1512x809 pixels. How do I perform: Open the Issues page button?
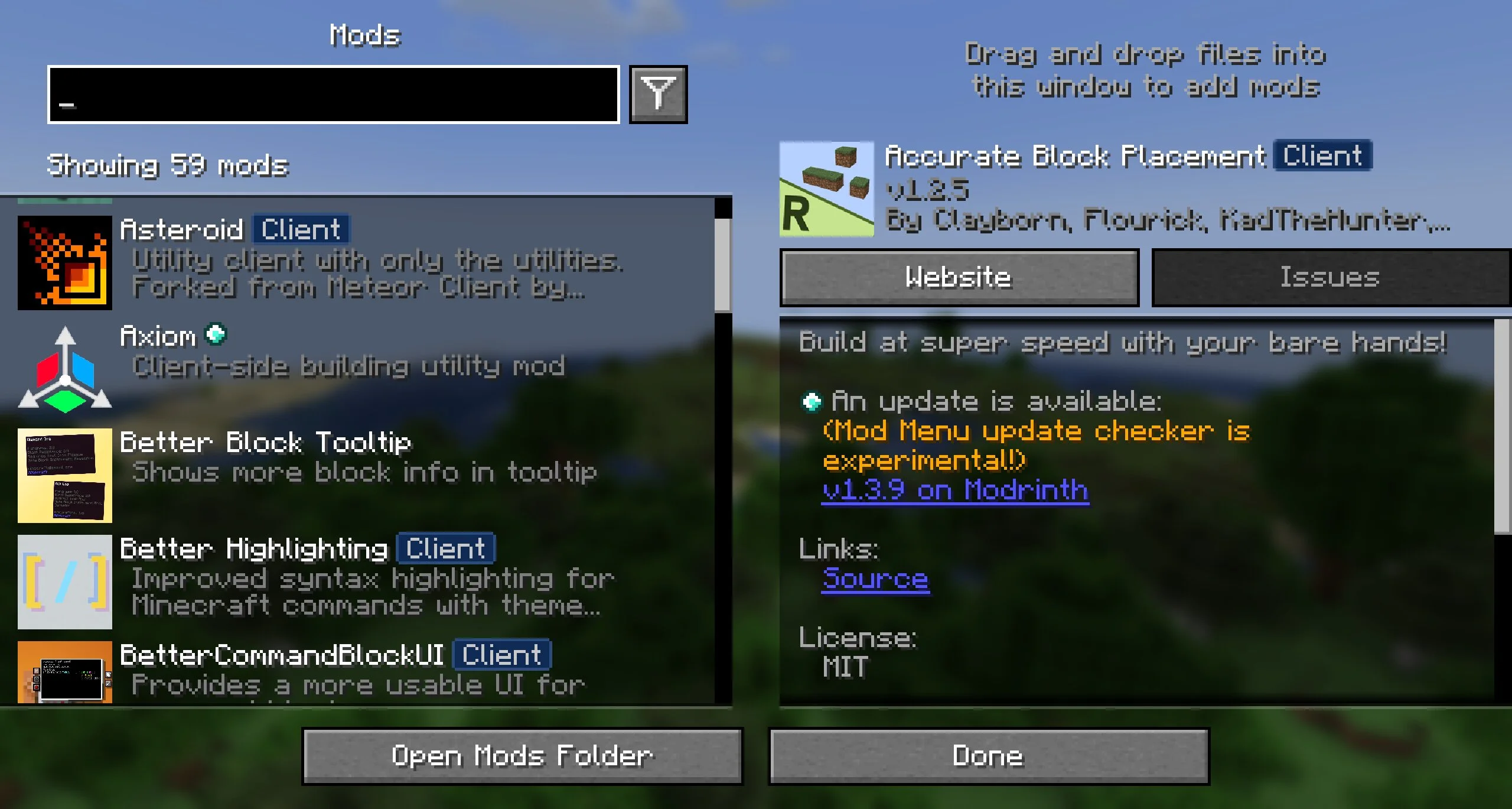(x=1329, y=277)
